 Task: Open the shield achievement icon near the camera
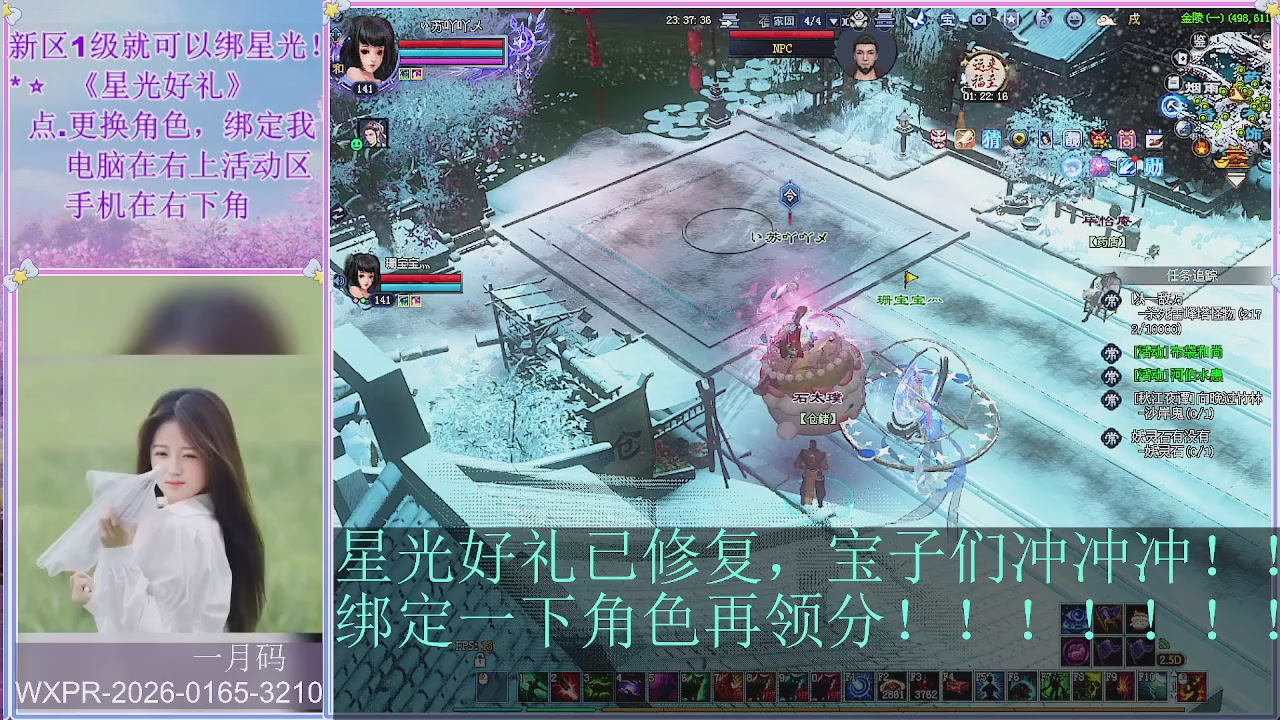pos(1010,19)
